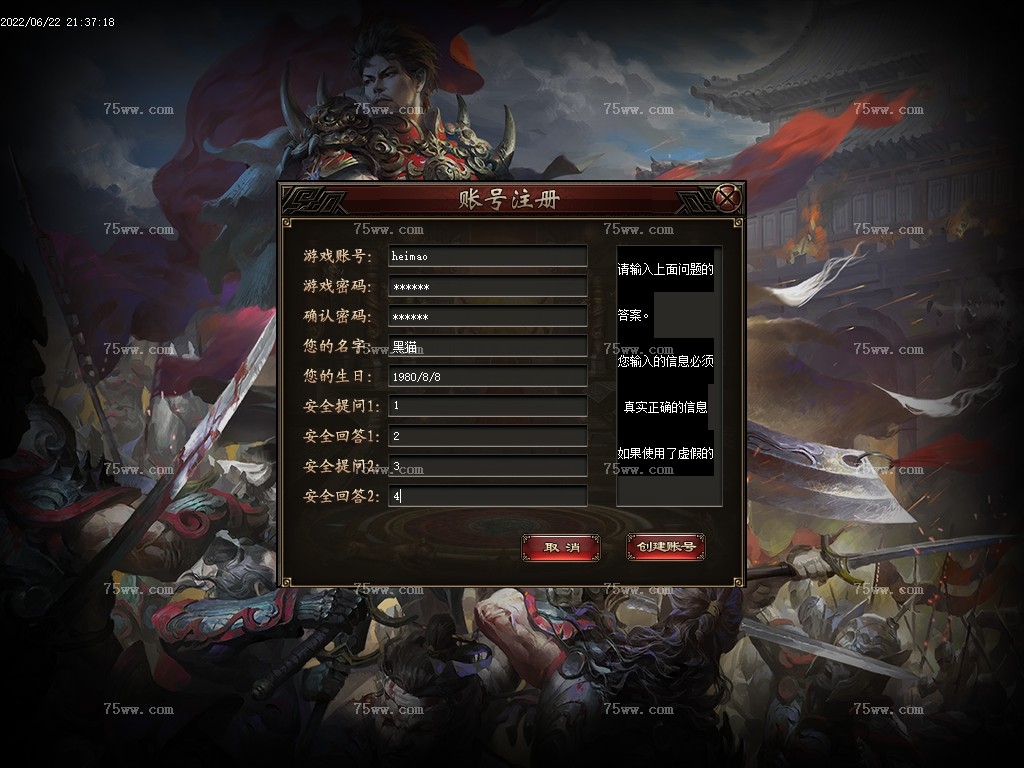This screenshot has height=768, width=1024.
Task: Focus the confirm password (确认密码) field
Action: click(487, 316)
